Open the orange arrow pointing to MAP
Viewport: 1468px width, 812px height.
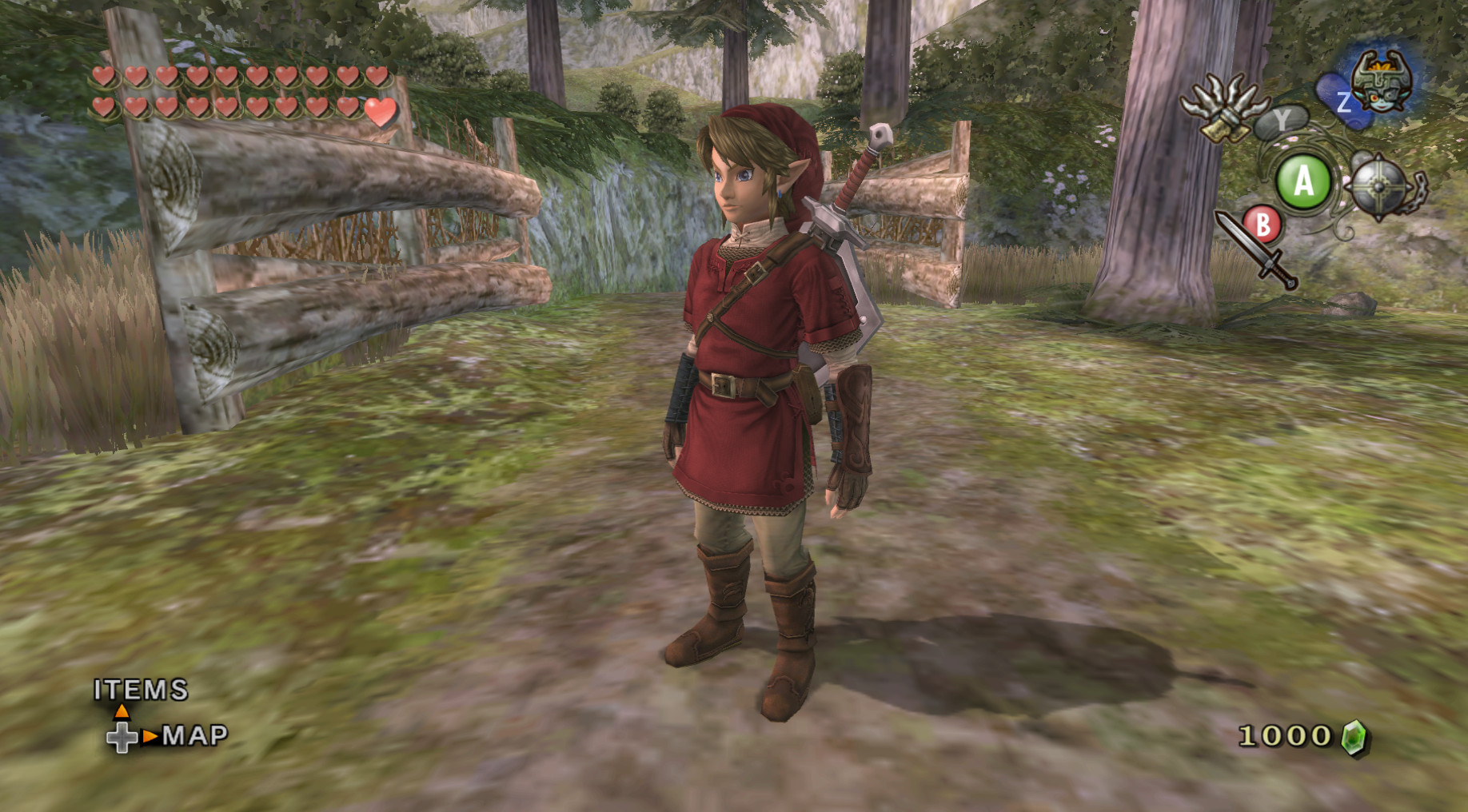(148, 737)
